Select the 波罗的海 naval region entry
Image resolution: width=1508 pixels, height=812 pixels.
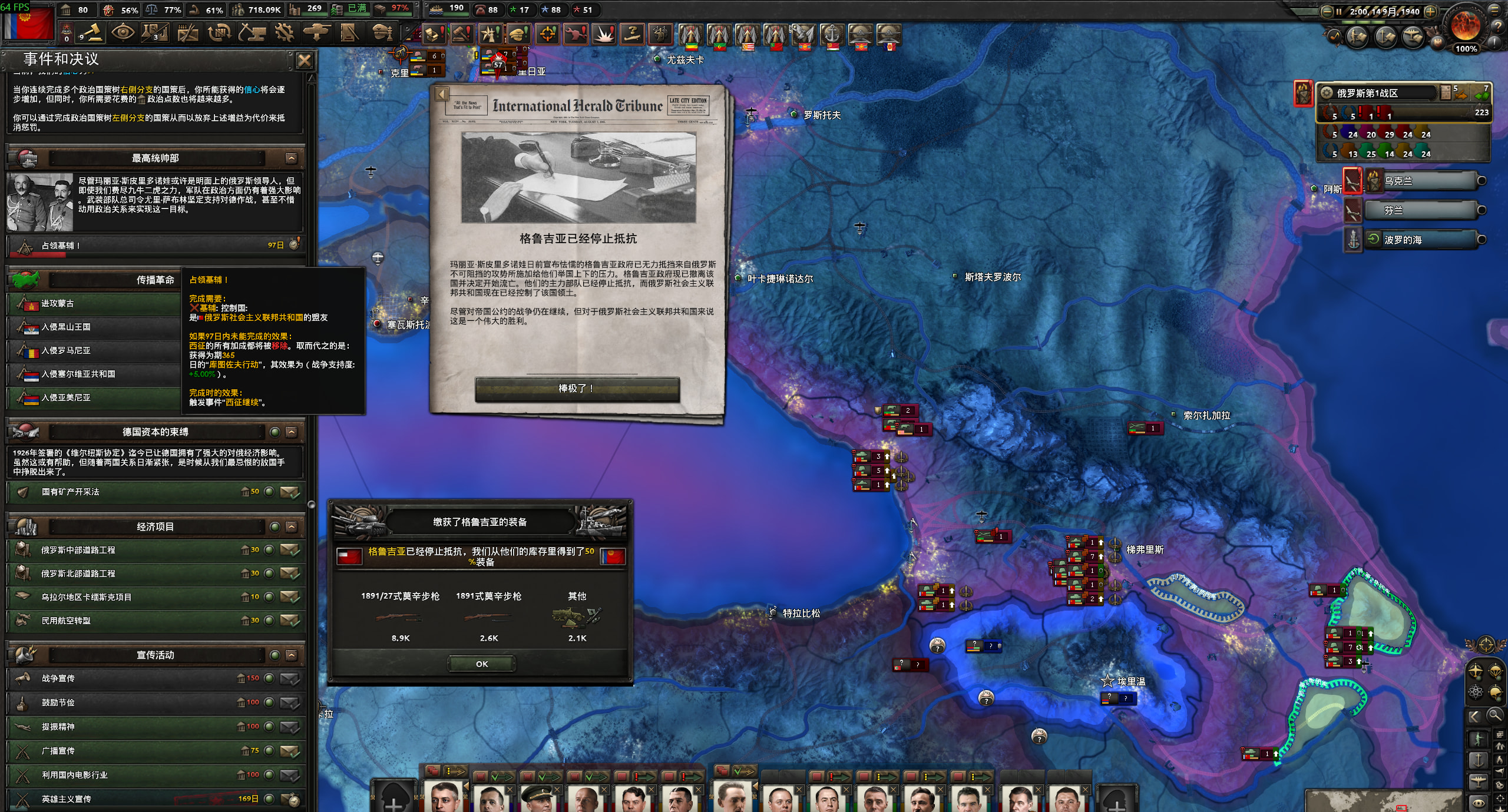point(1420,240)
